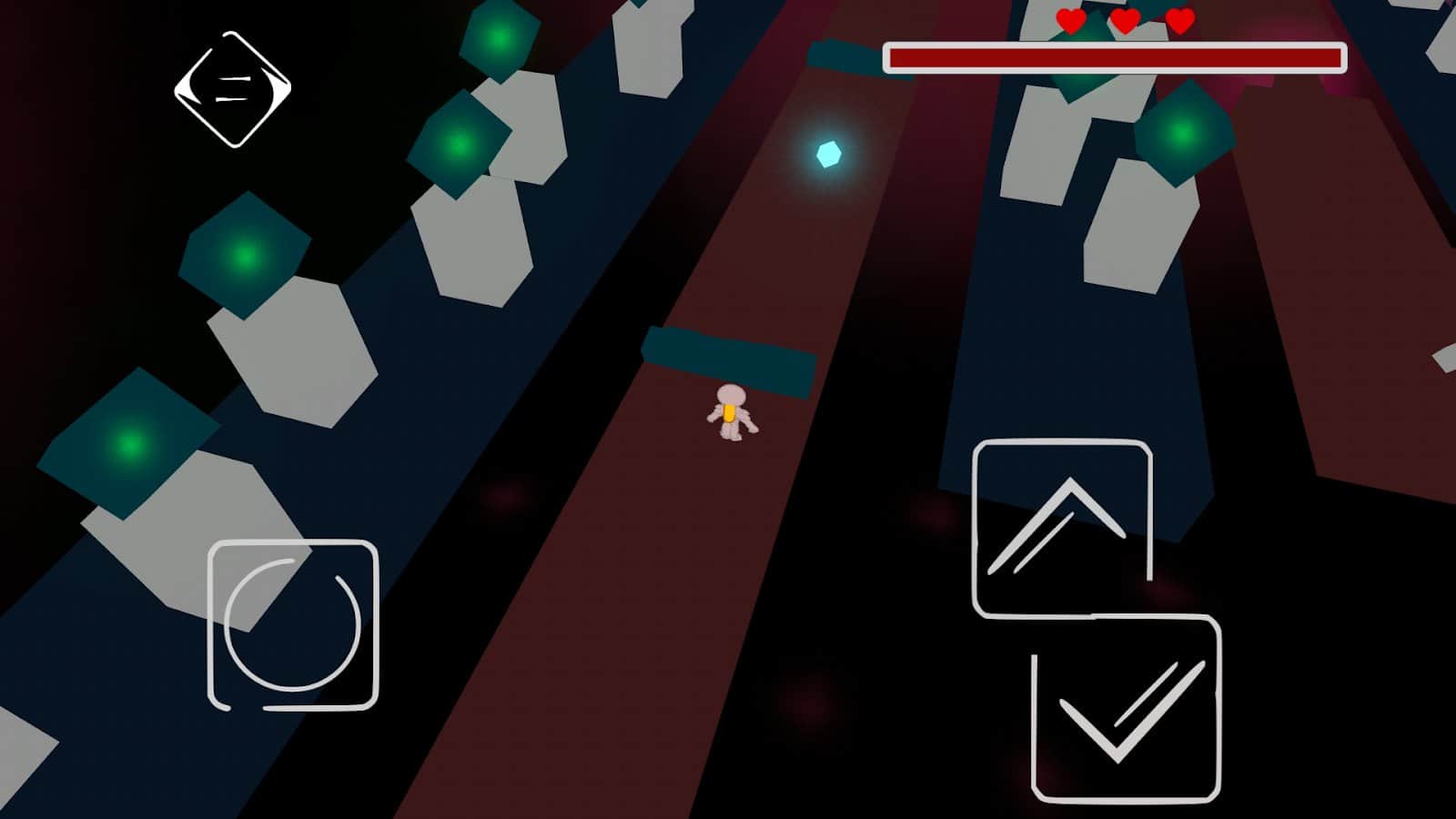Tap the virtual joystick circle
Screen dimensions: 1456x819
pos(292,625)
